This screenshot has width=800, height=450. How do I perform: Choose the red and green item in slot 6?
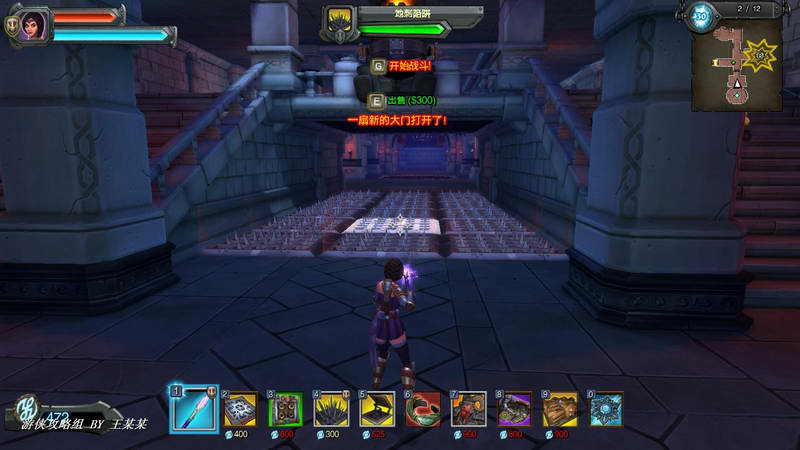(x=423, y=409)
